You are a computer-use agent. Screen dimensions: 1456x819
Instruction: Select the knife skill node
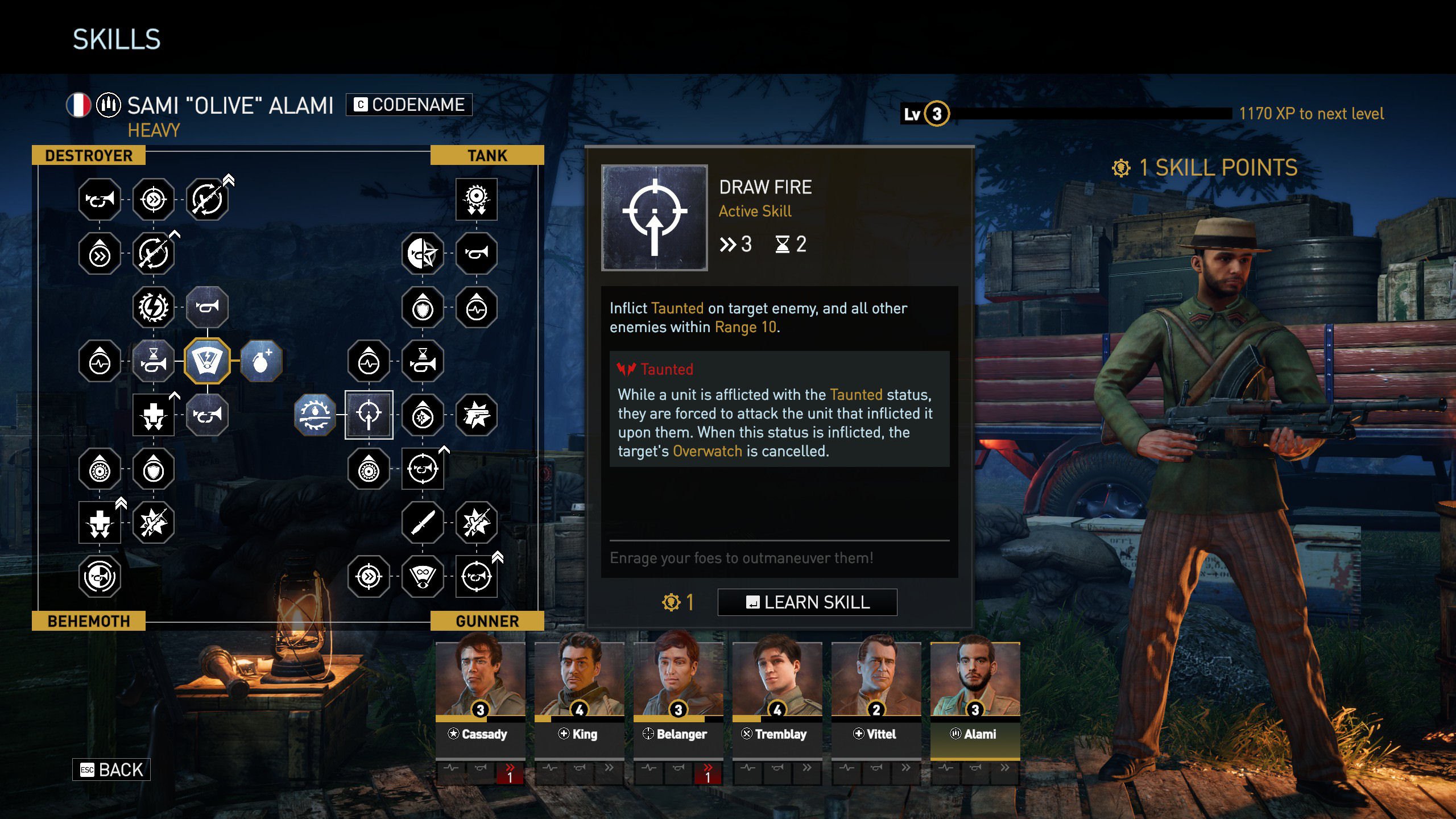(x=423, y=523)
